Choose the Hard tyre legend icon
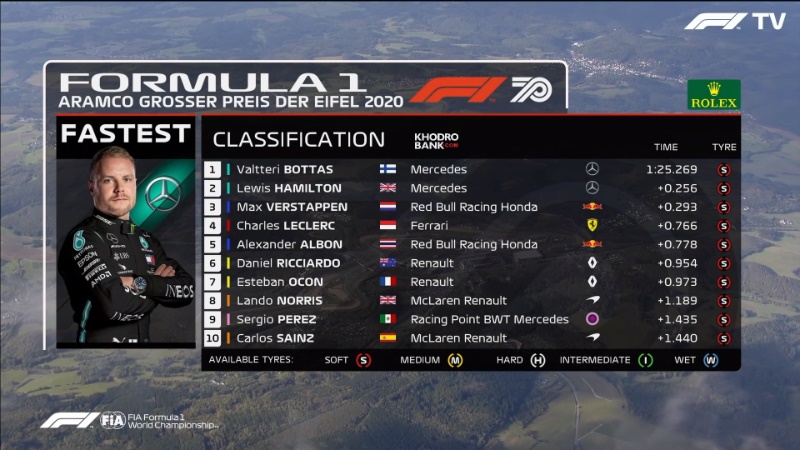 pos(538,360)
